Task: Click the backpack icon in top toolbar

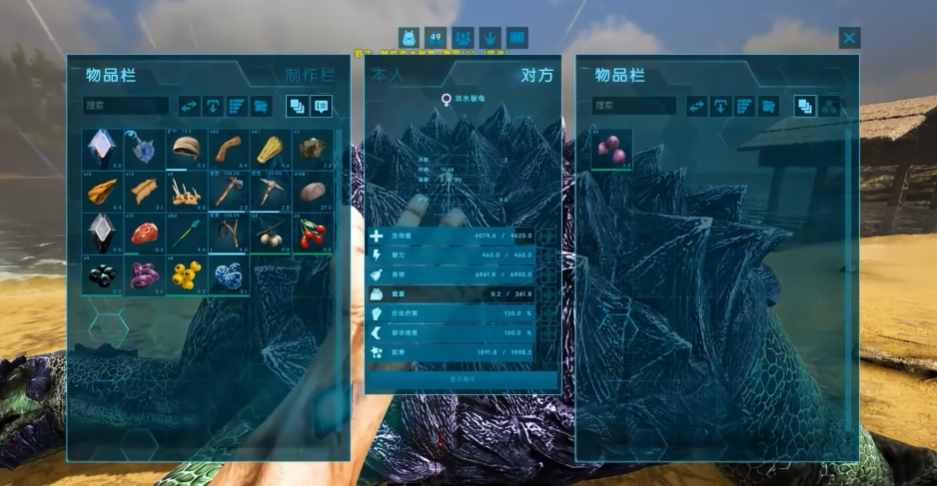Action: pos(409,38)
